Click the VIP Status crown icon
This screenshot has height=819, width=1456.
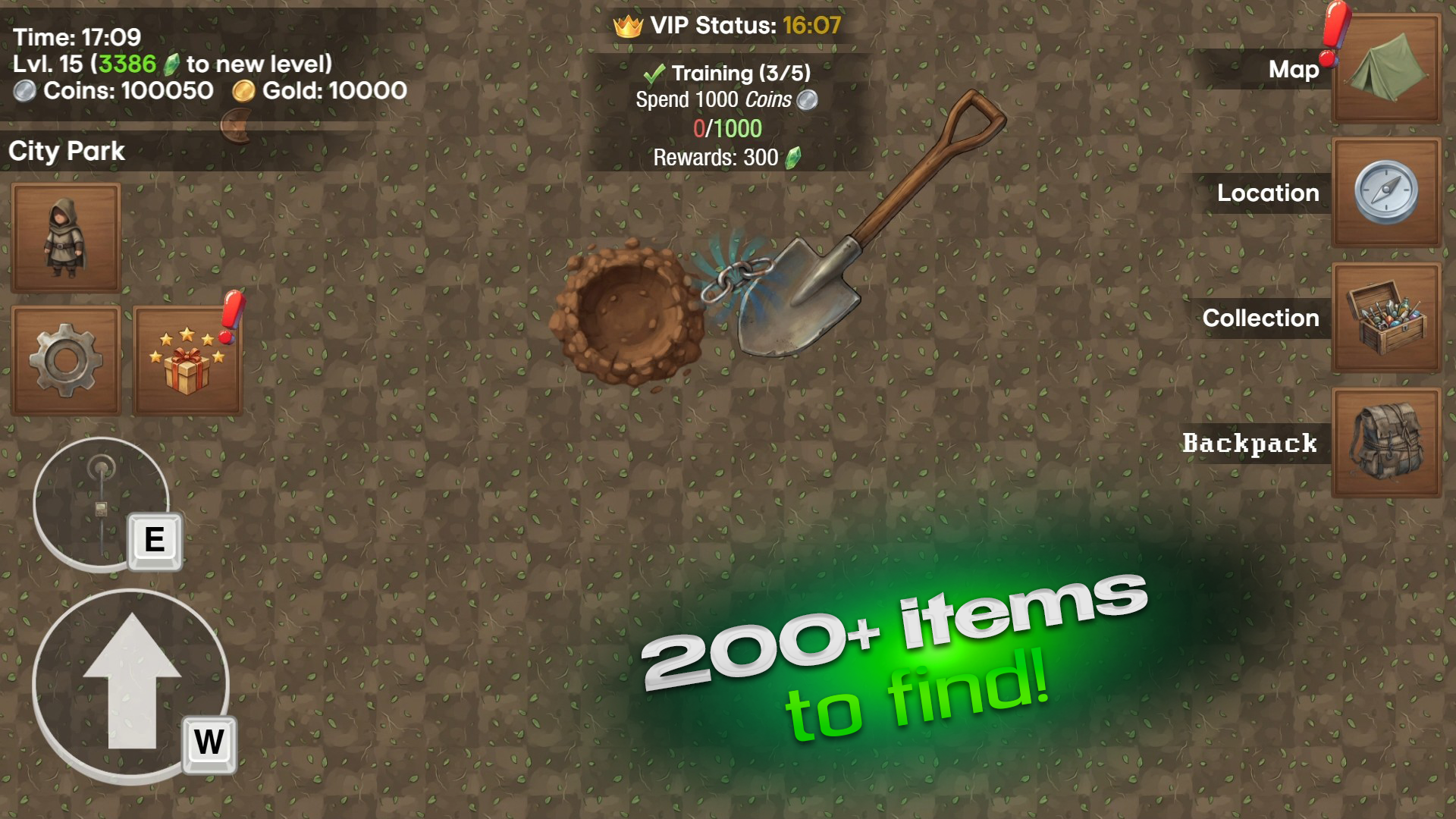(x=627, y=25)
